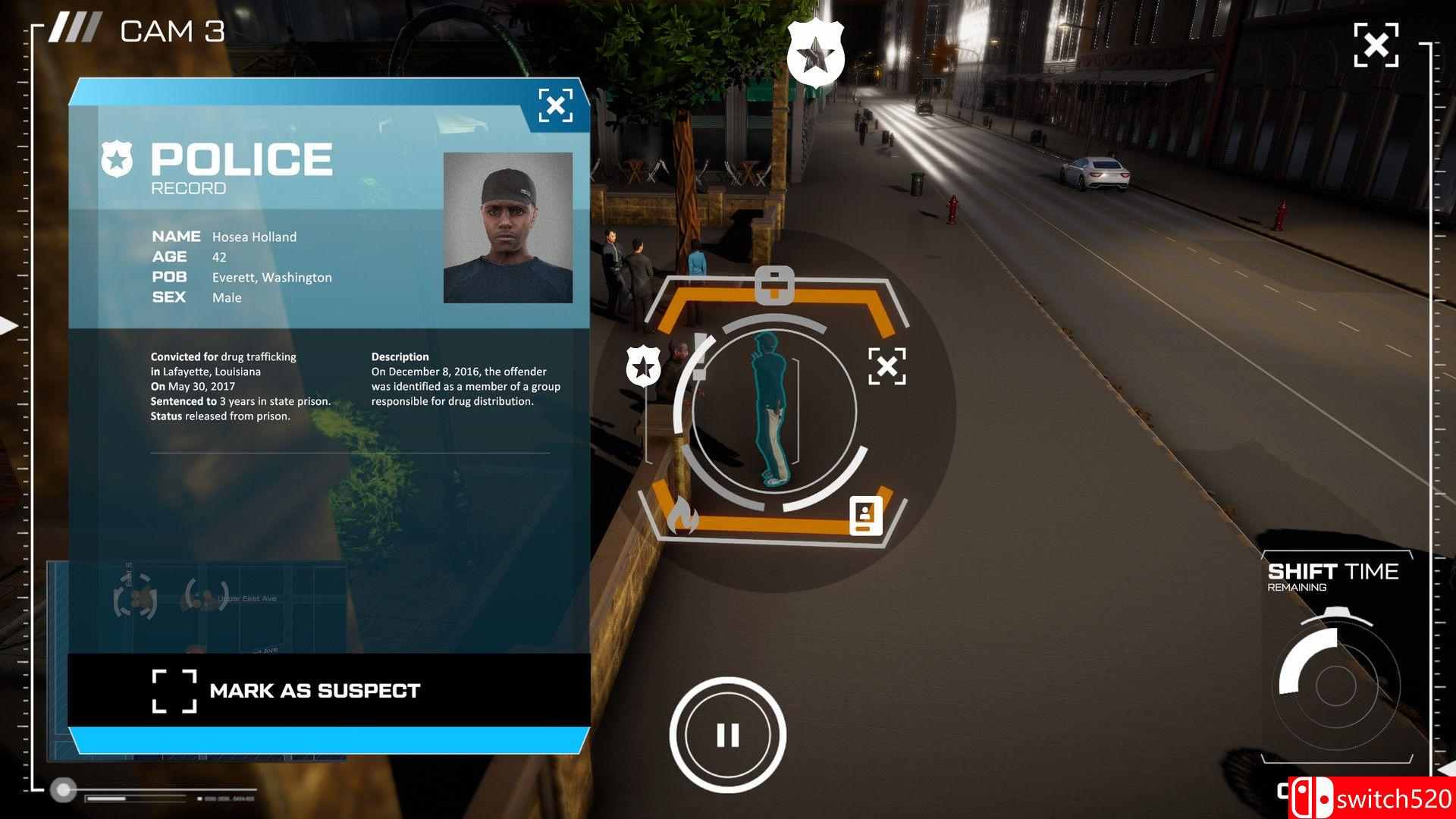Image resolution: width=1456 pixels, height=819 pixels.
Task: Select the crosshair mark icon beside the suspect
Action: tap(889, 366)
